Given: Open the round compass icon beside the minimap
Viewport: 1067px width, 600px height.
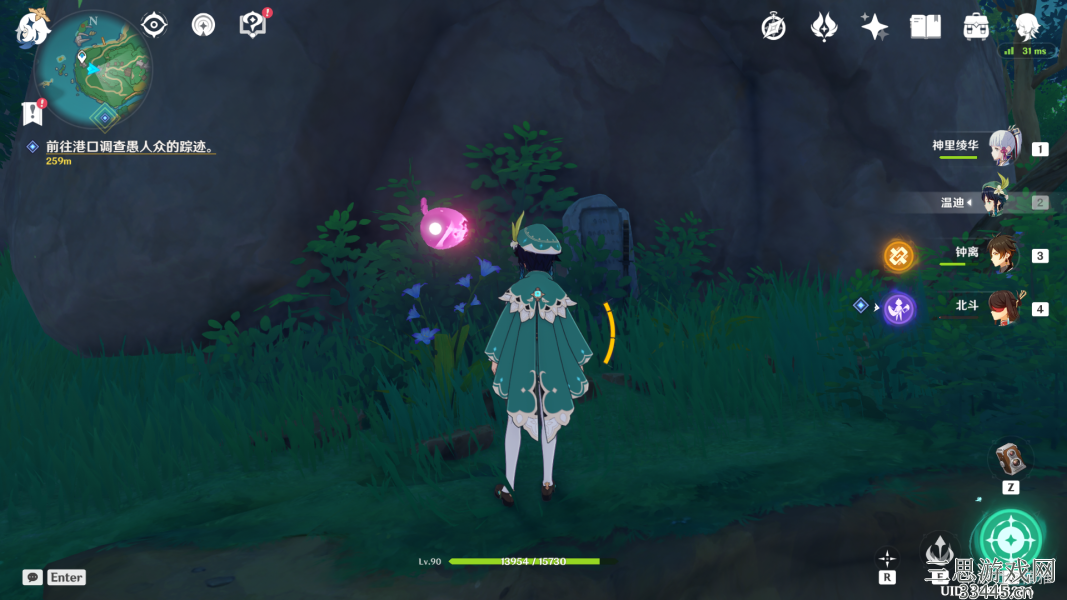Looking at the screenshot, I should [204, 25].
